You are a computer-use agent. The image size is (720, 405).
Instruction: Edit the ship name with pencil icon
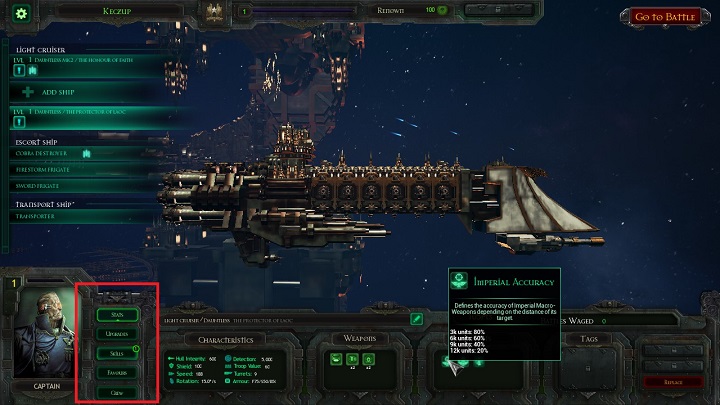pos(417,319)
